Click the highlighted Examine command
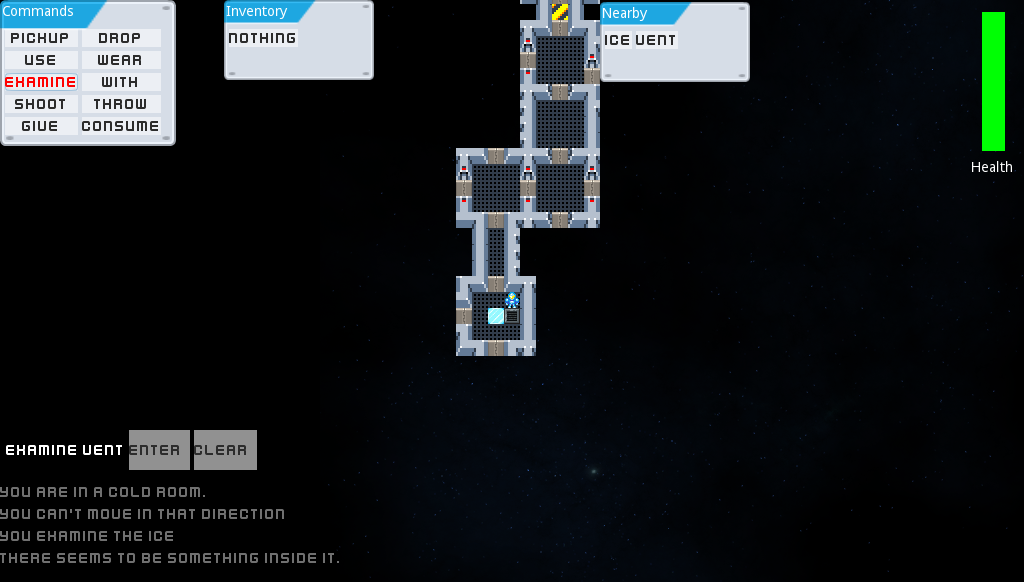 (40, 82)
